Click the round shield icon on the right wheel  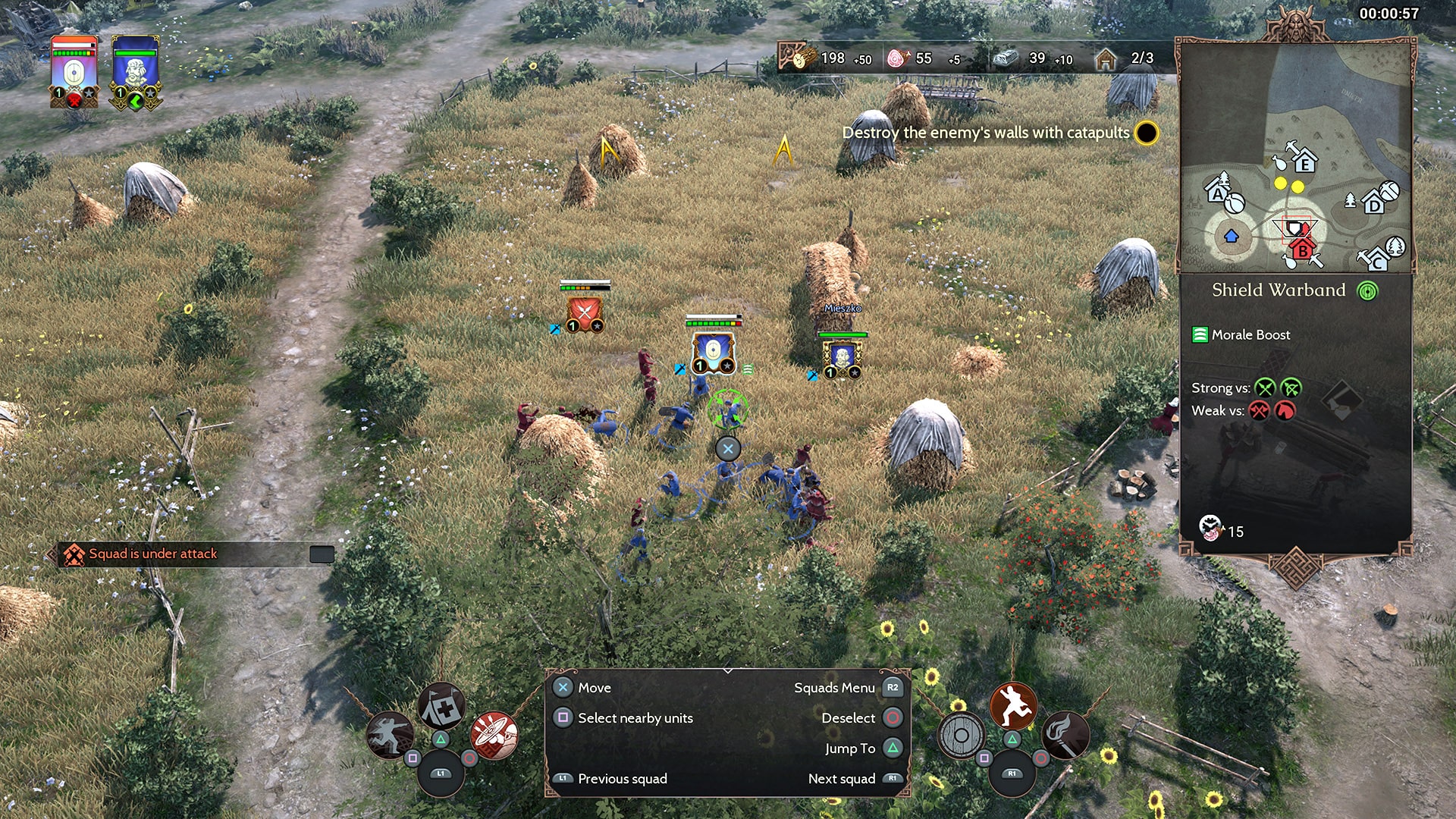pos(961,734)
